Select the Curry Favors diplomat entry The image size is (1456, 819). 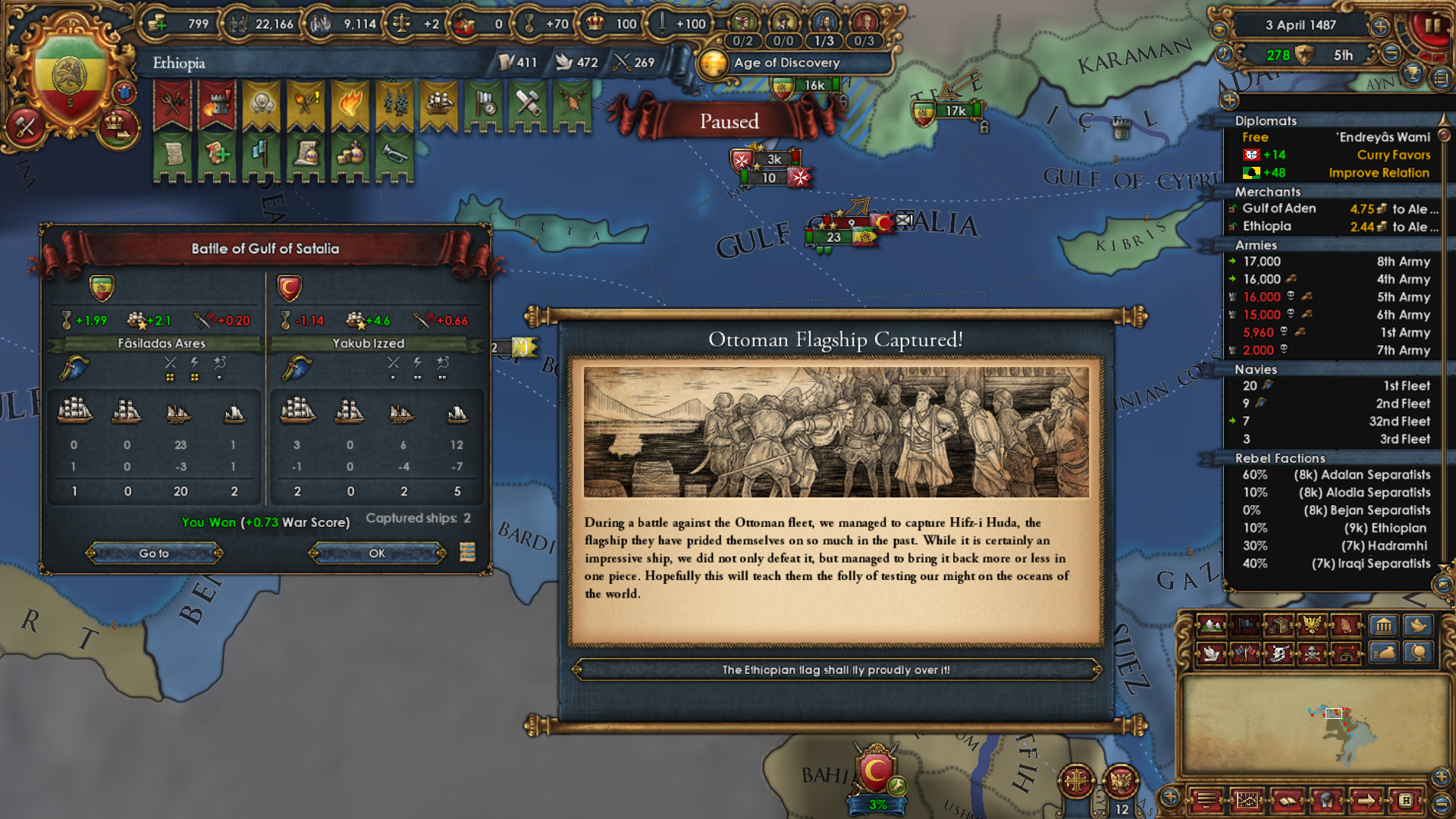point(1335,155)
